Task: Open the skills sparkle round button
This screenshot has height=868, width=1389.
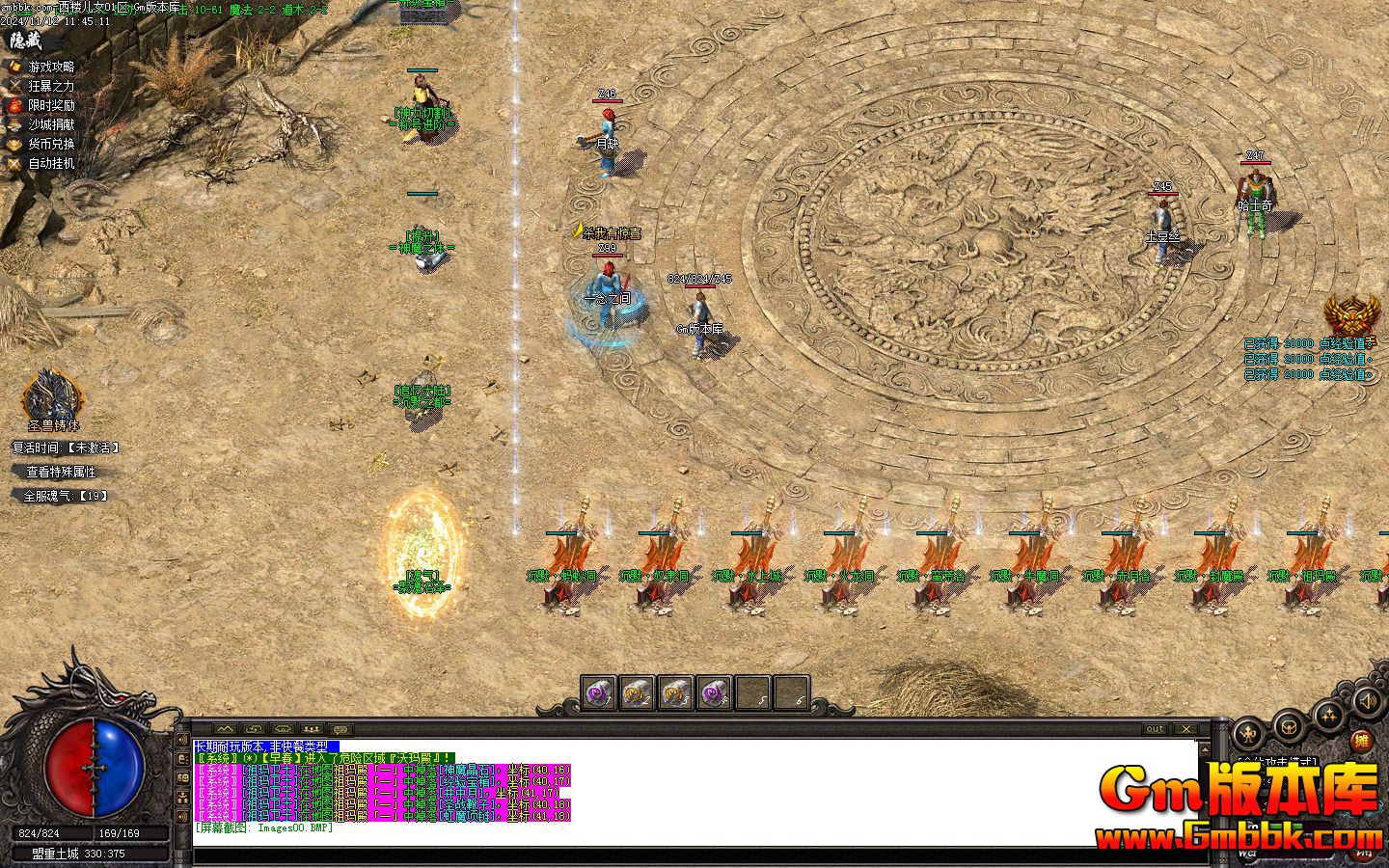Action: [x=1329, y=716]
